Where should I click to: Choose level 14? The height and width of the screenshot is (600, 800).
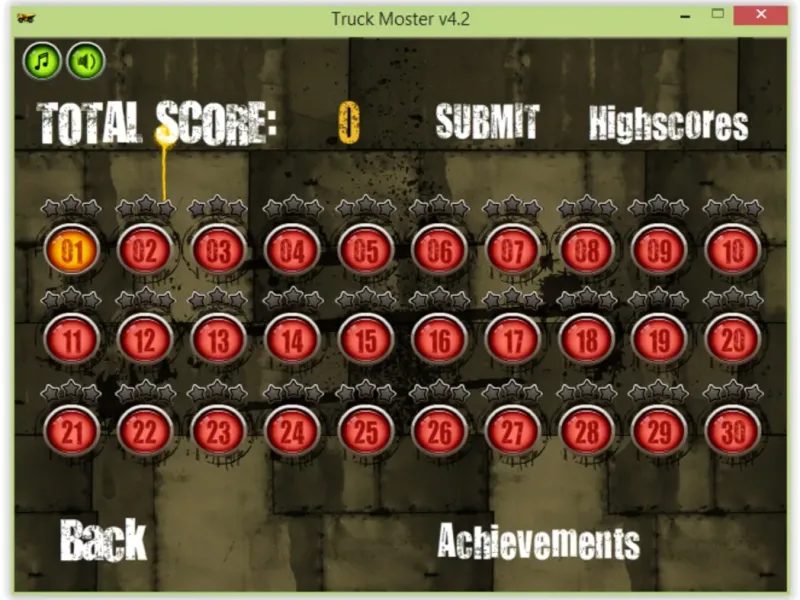292,340
